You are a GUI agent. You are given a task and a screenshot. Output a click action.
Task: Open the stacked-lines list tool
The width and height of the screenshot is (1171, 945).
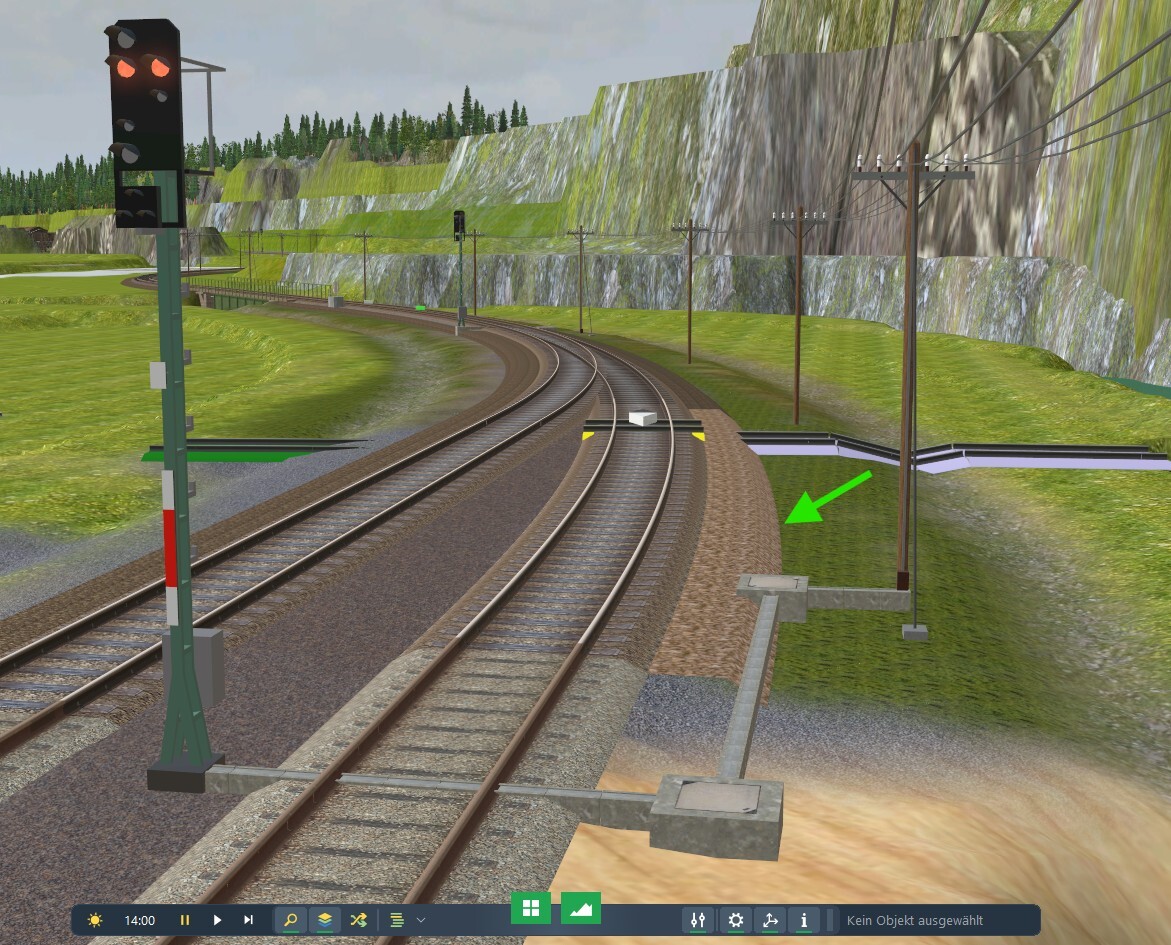tap(397, 920)
